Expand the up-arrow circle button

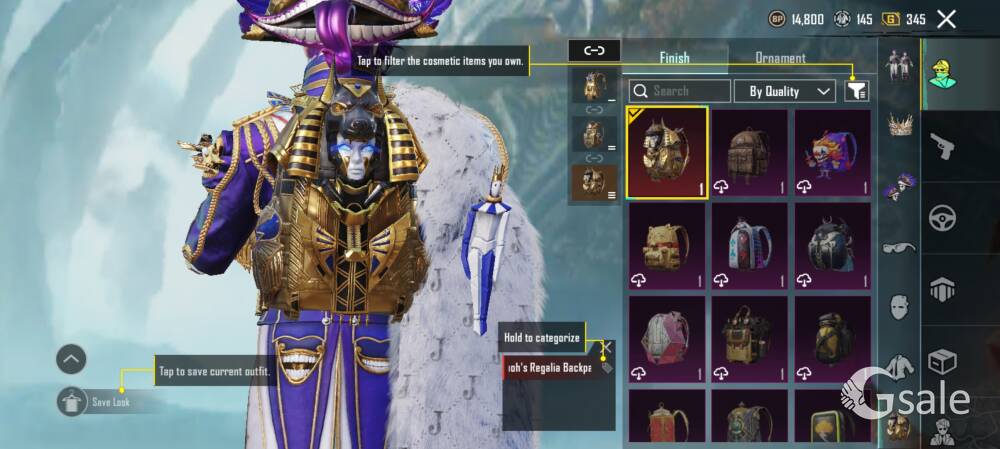pyautogui.click(x=71, y=359)
